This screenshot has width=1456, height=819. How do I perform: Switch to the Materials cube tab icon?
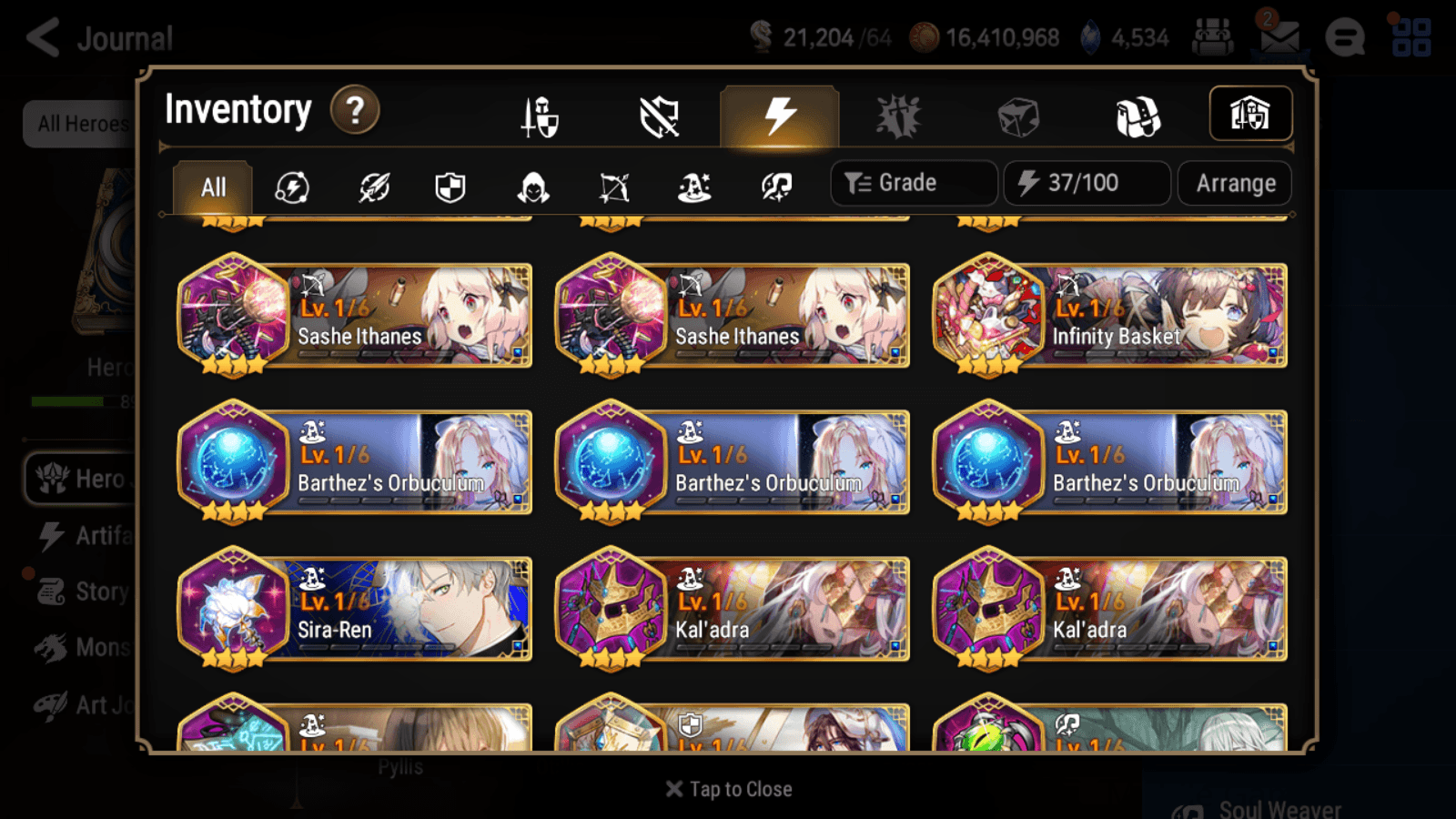[1016, 115]
